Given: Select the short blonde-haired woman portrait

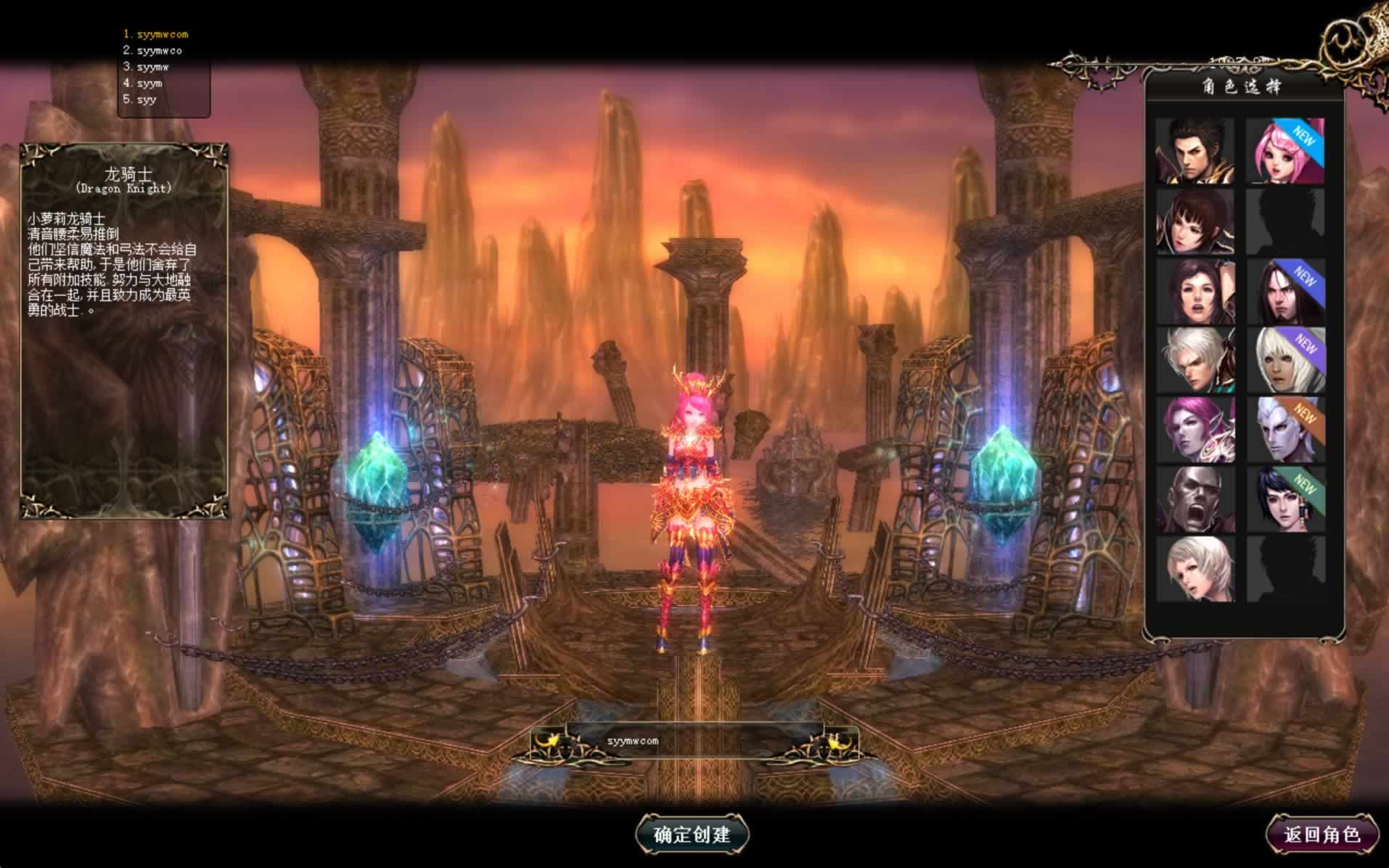Looking at the screenshot, I should coord(1195,568).
